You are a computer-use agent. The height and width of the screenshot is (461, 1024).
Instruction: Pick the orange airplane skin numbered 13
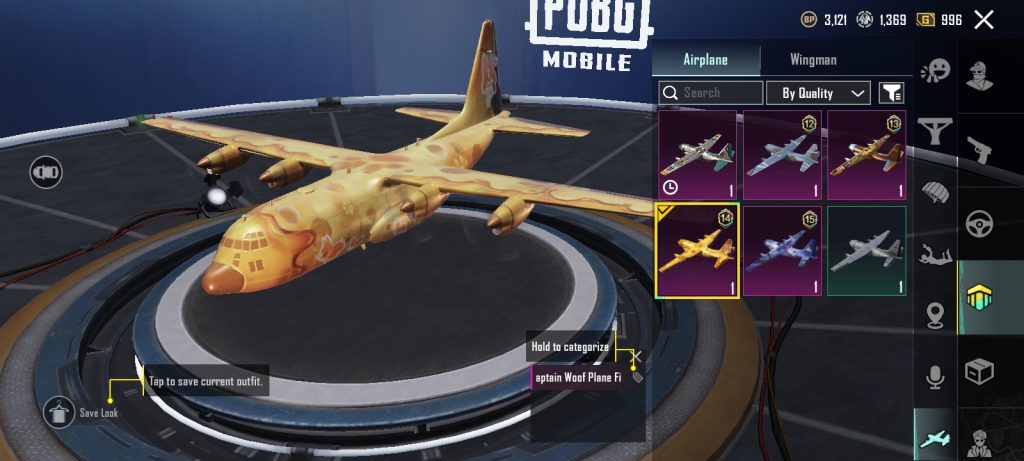click(866, 155)
